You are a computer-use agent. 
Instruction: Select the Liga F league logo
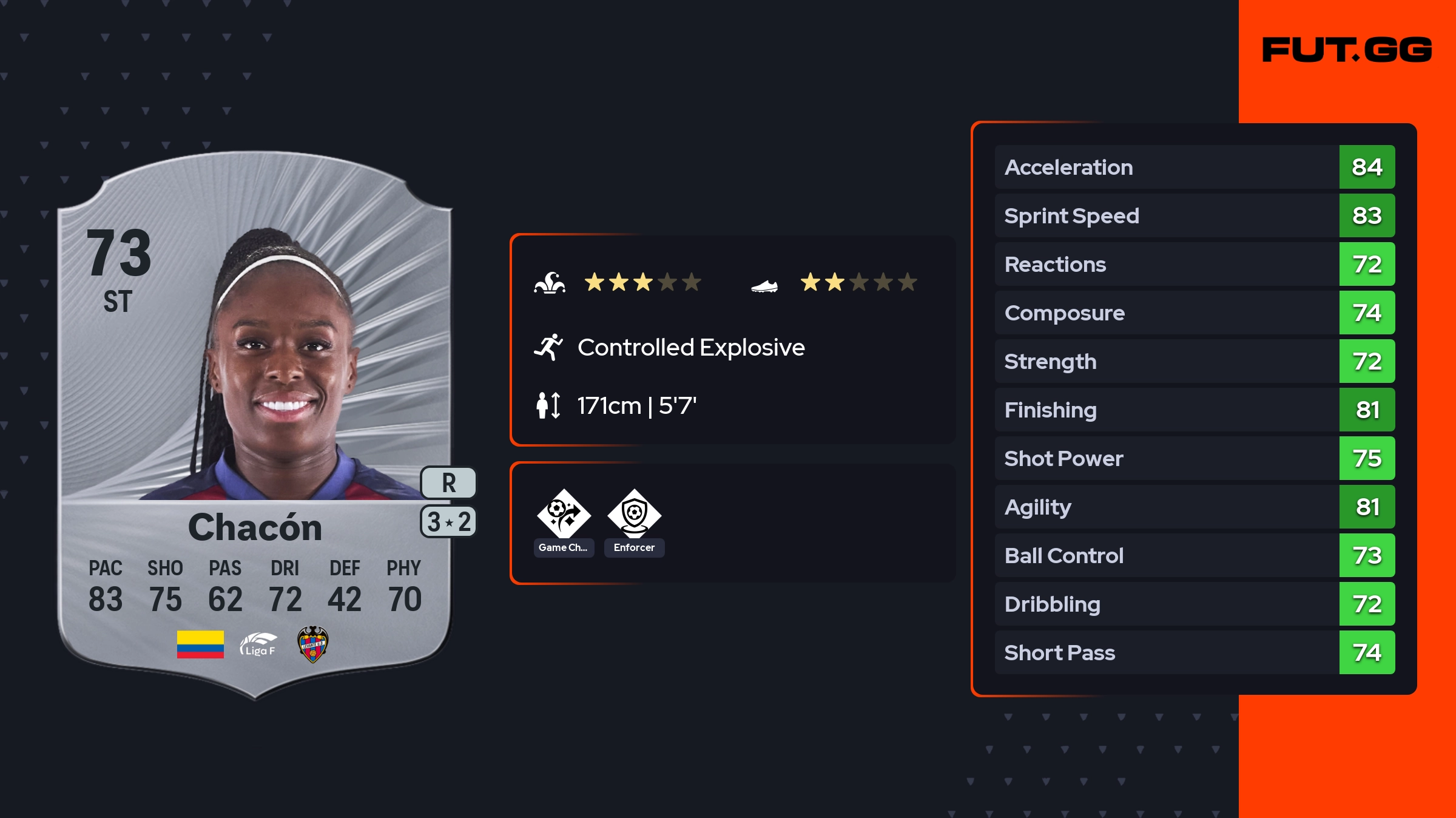pos(258,644)
